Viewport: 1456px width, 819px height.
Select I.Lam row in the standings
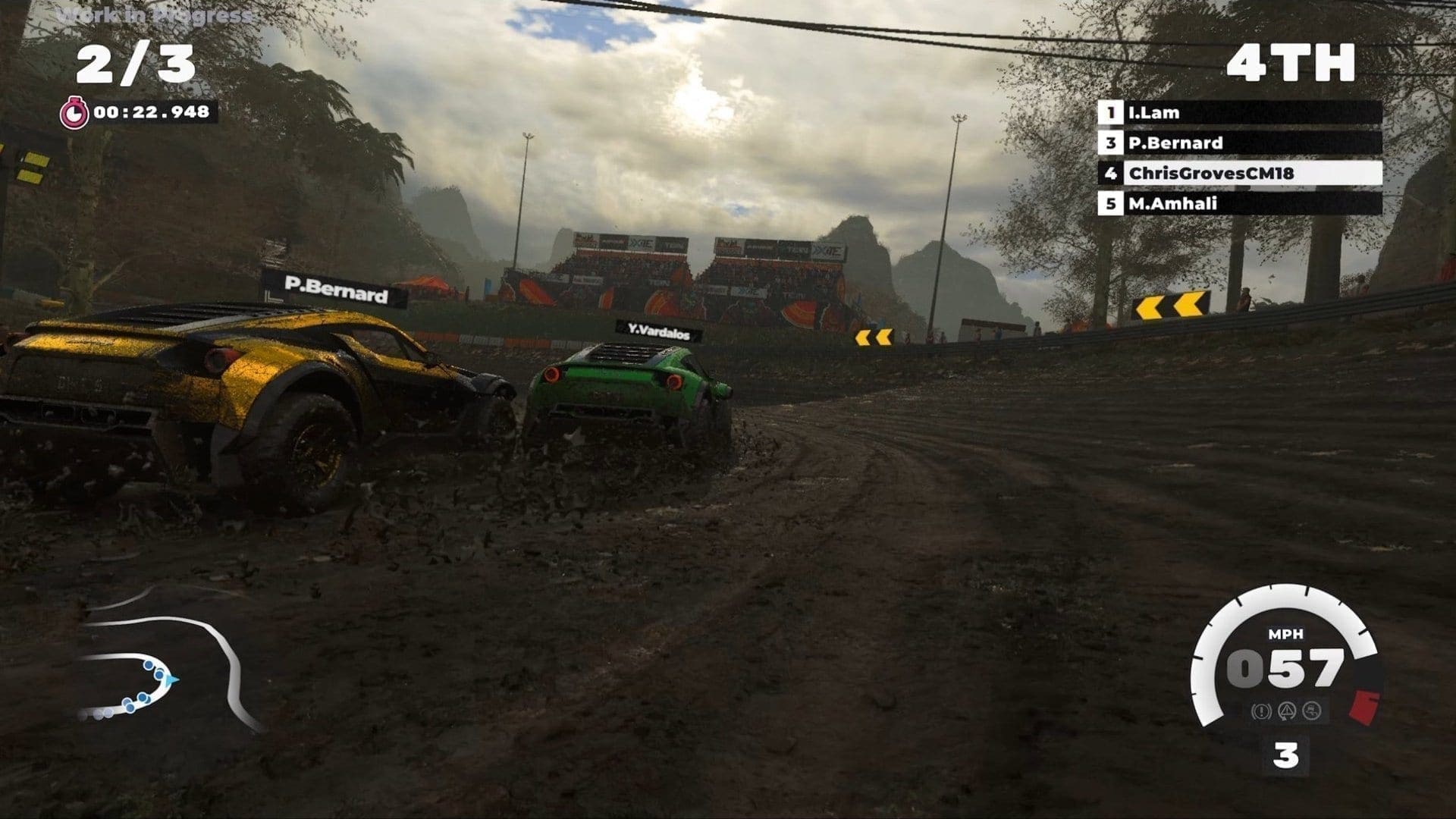(1239, 113)
